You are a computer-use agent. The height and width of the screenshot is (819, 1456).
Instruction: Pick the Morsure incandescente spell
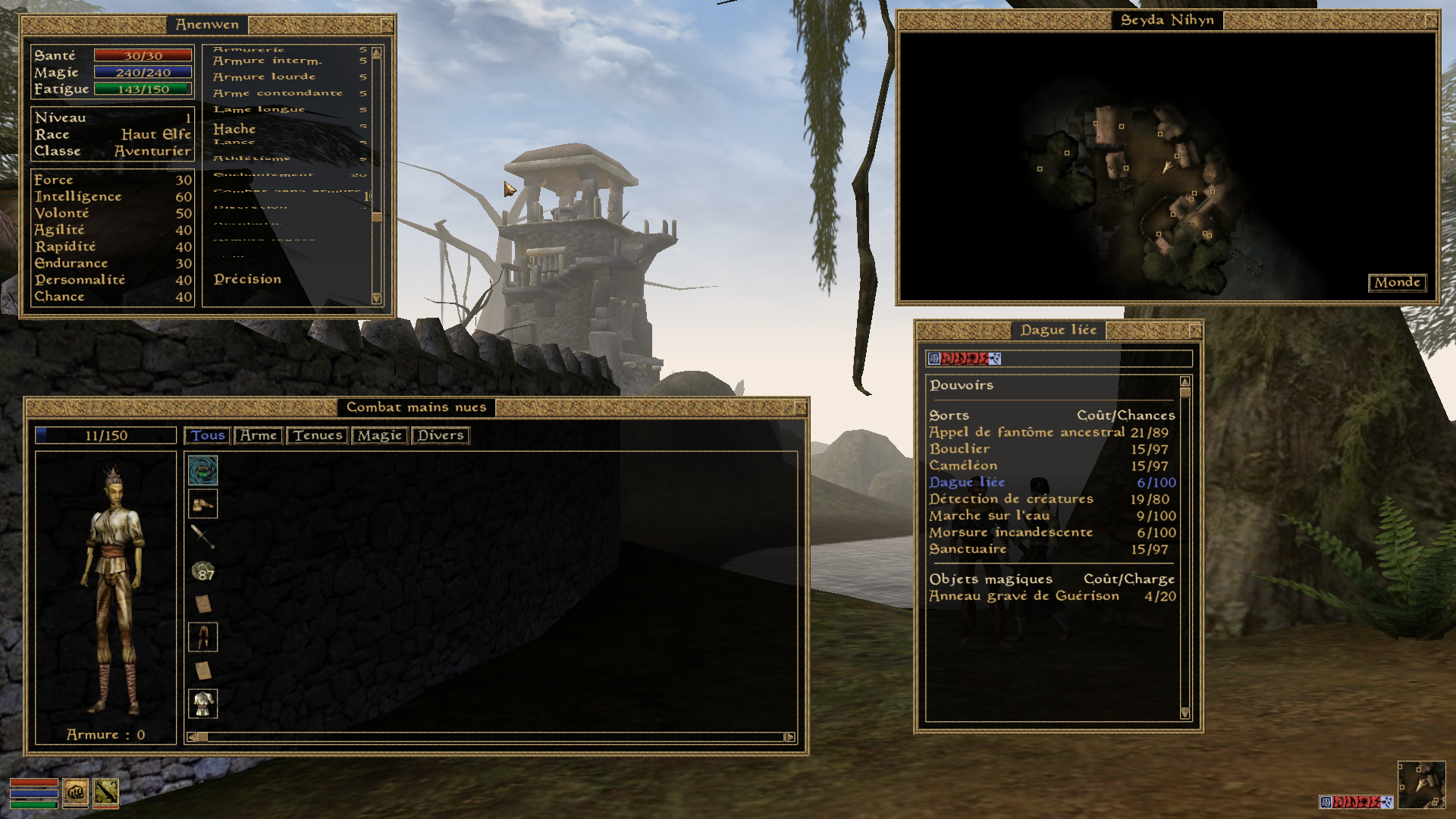pos(1011,532)
